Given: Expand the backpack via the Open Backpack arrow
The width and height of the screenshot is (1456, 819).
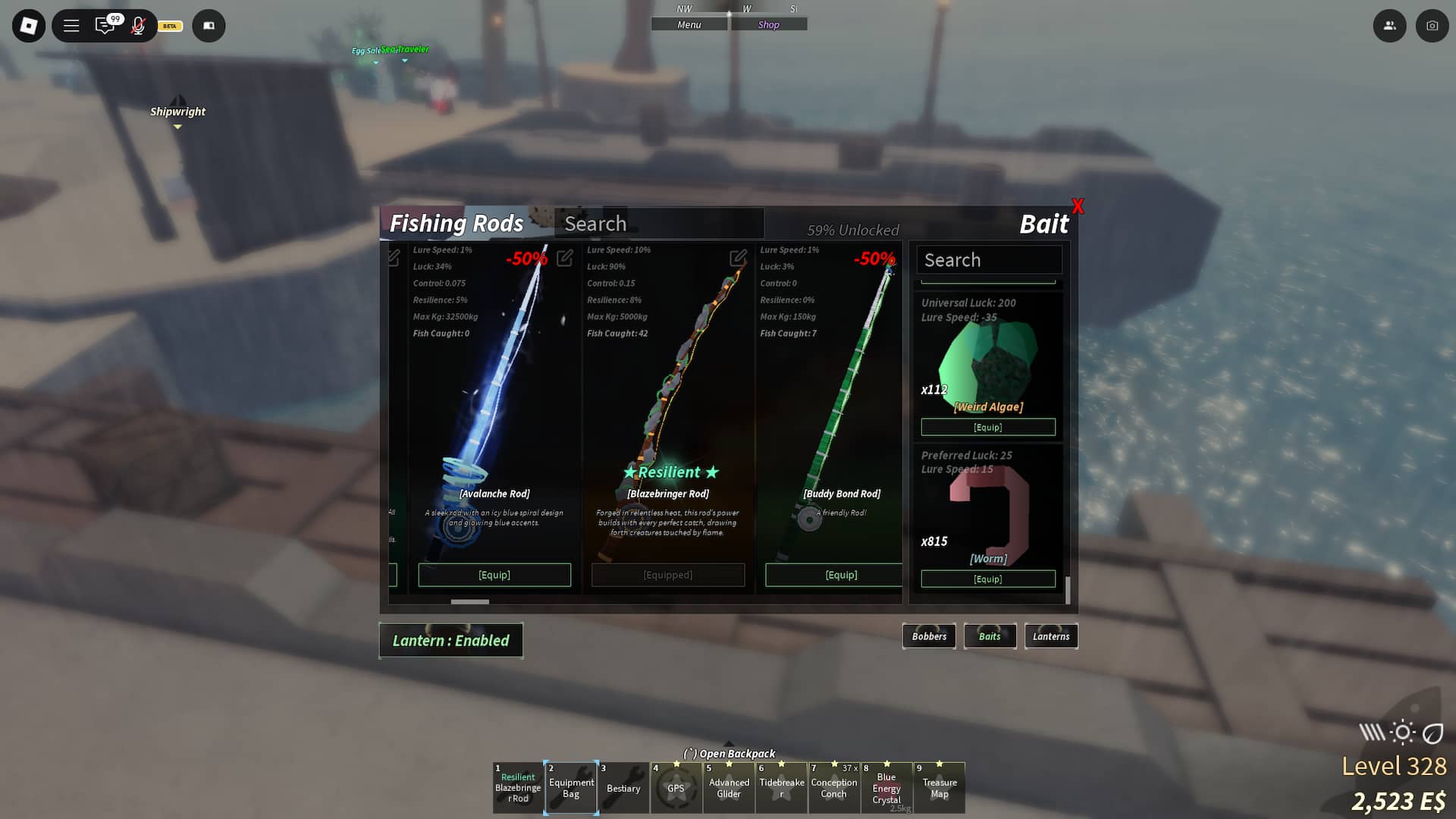Looking at the screenshot, I should 728,747.
